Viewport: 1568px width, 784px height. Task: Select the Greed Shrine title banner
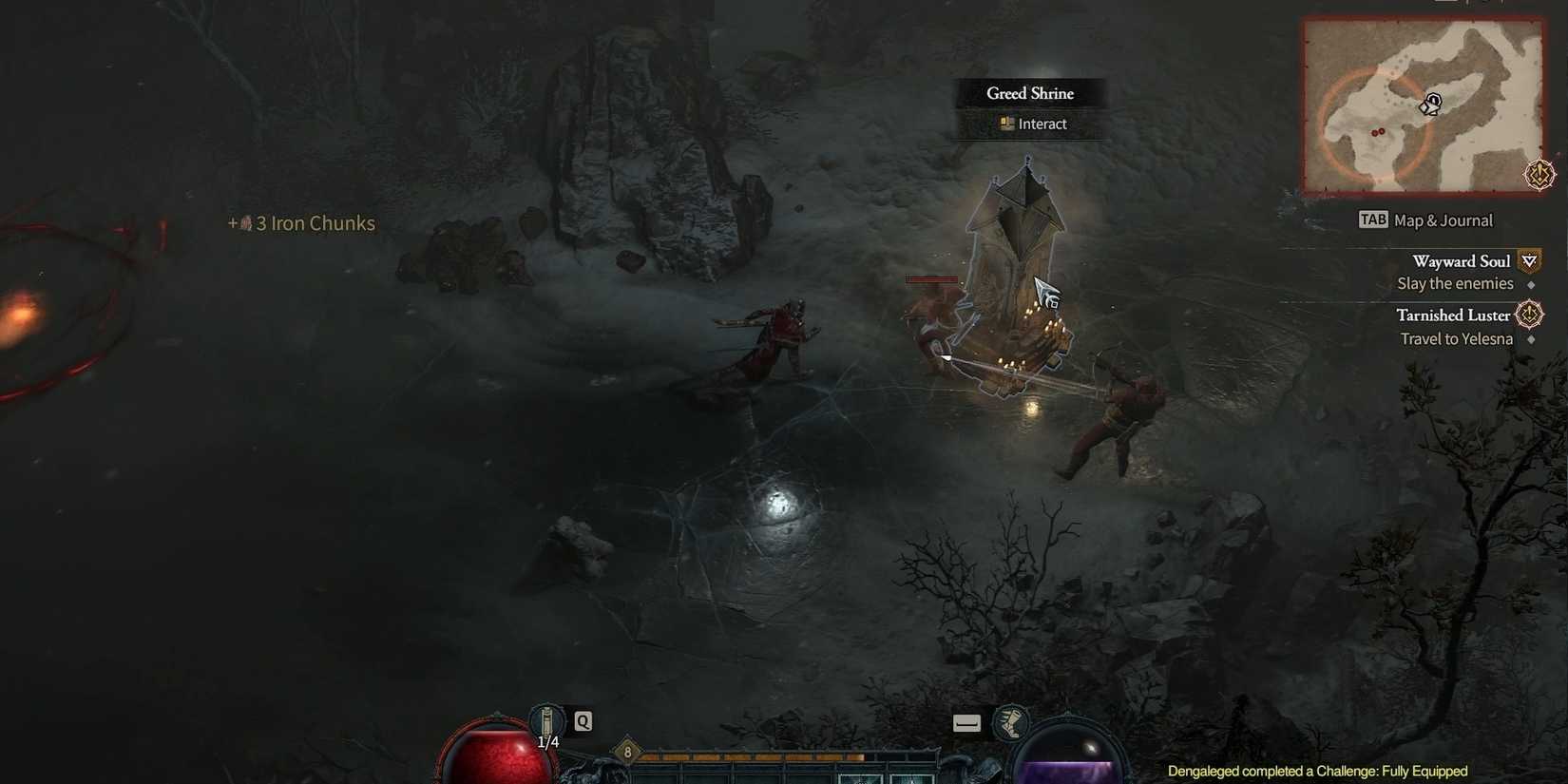tap(1031, 93)
